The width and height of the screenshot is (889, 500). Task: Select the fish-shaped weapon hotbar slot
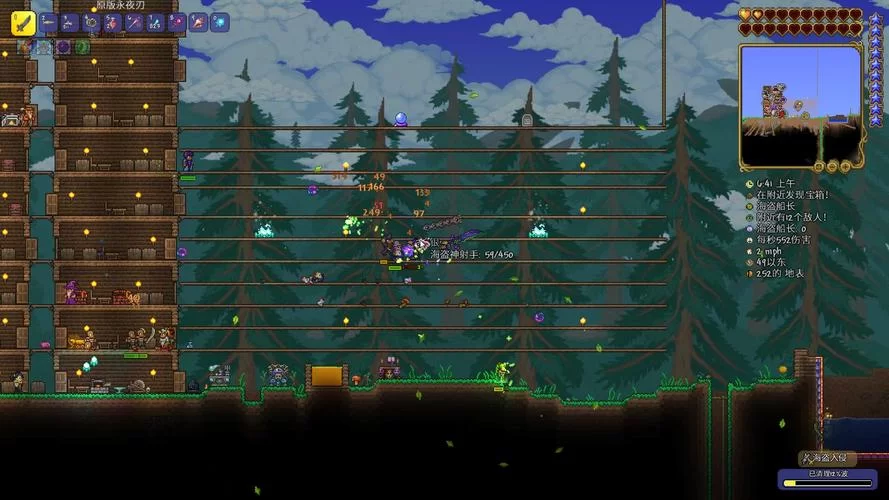pyautogui.click(x=48, y=23)
